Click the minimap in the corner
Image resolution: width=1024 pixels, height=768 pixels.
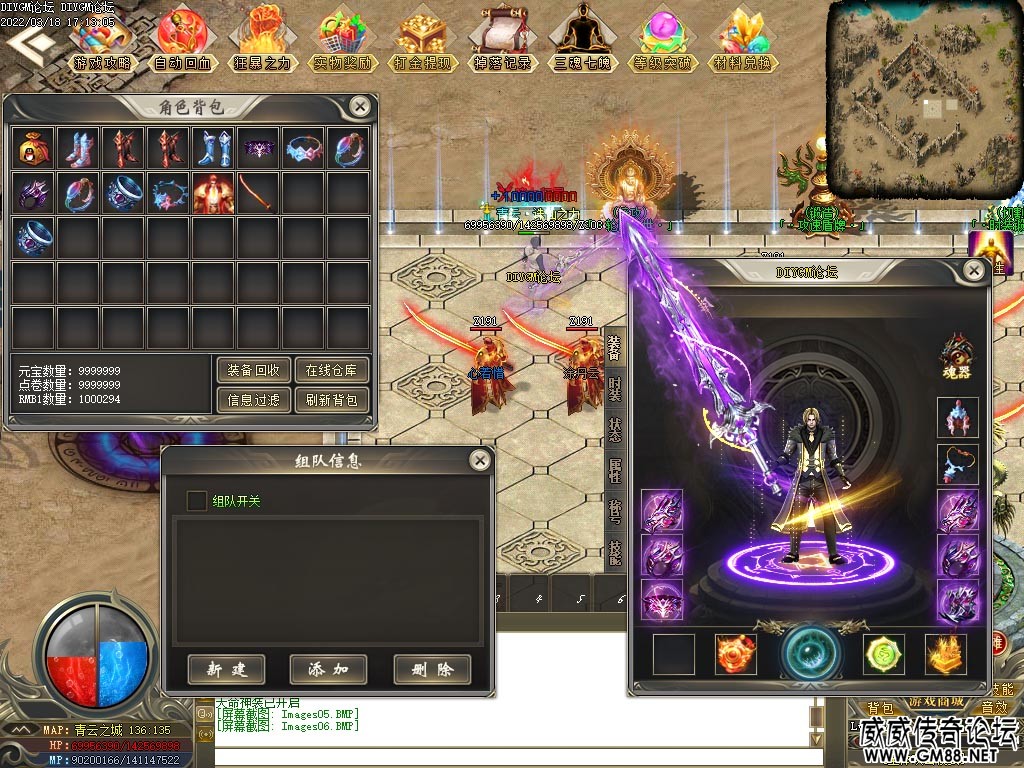pos(921,96)
